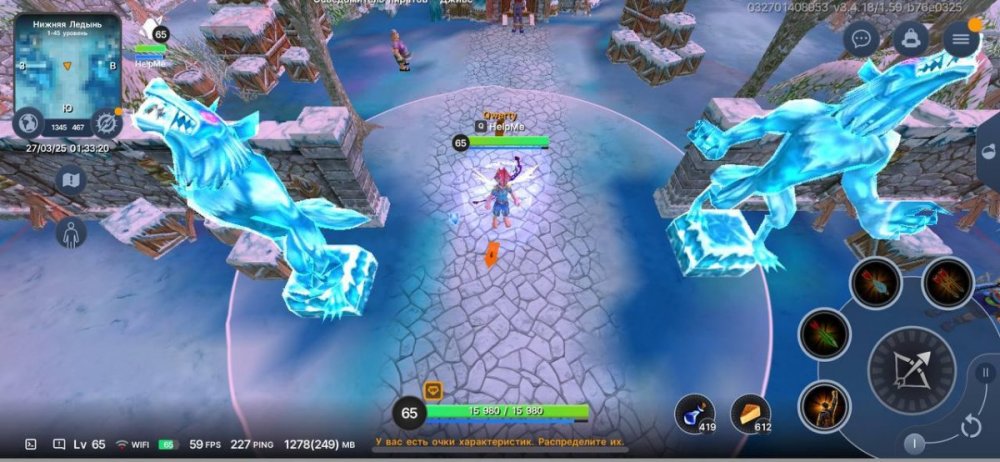Open the world globe button
This screenshot has height=462, width=1000.
[x=28, y=122]
